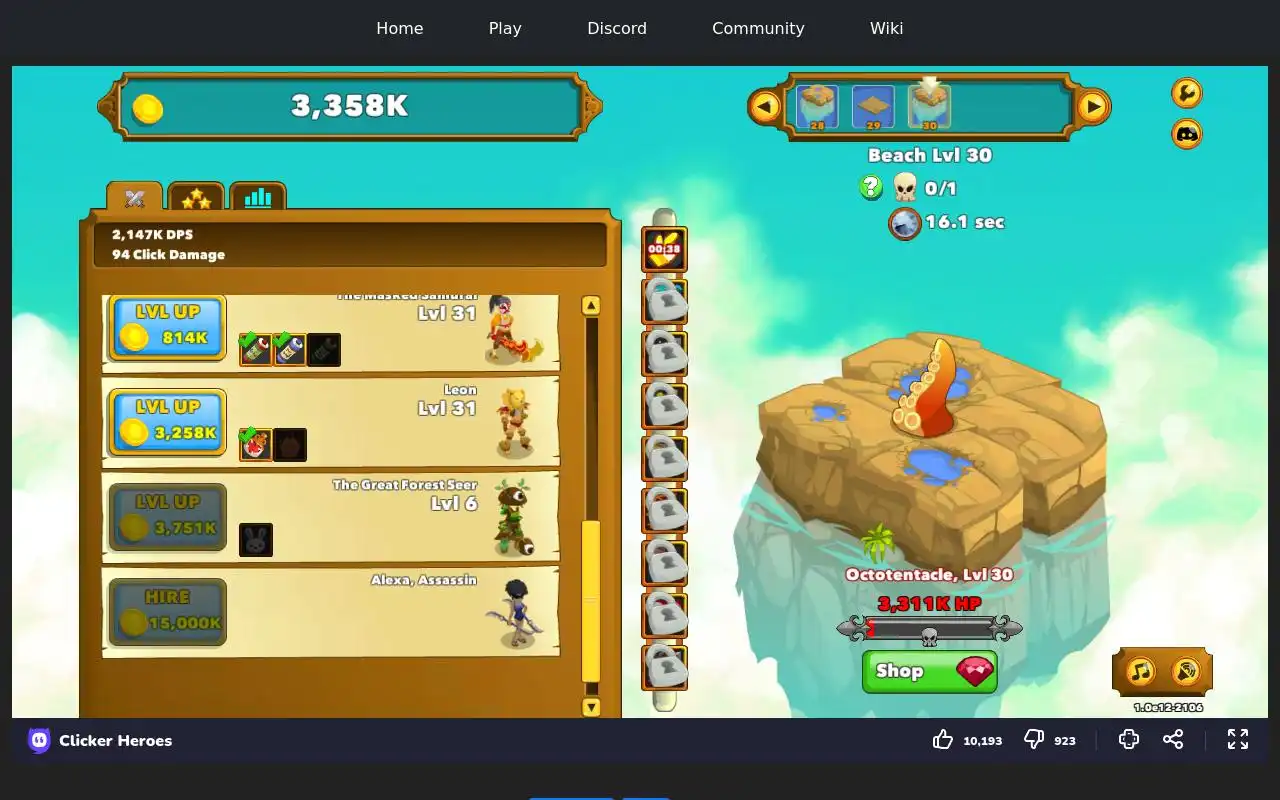Toggle the sound effects speaker button
This screenshot has height=800, width=1280.
coord(1185,671)
